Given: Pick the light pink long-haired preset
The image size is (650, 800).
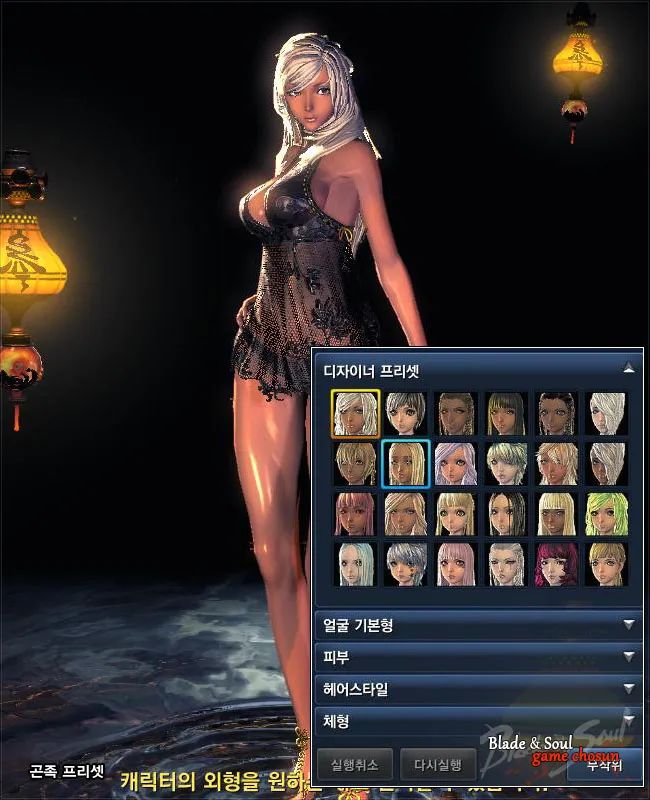Looking at the screenshot, I should (456, 563).
